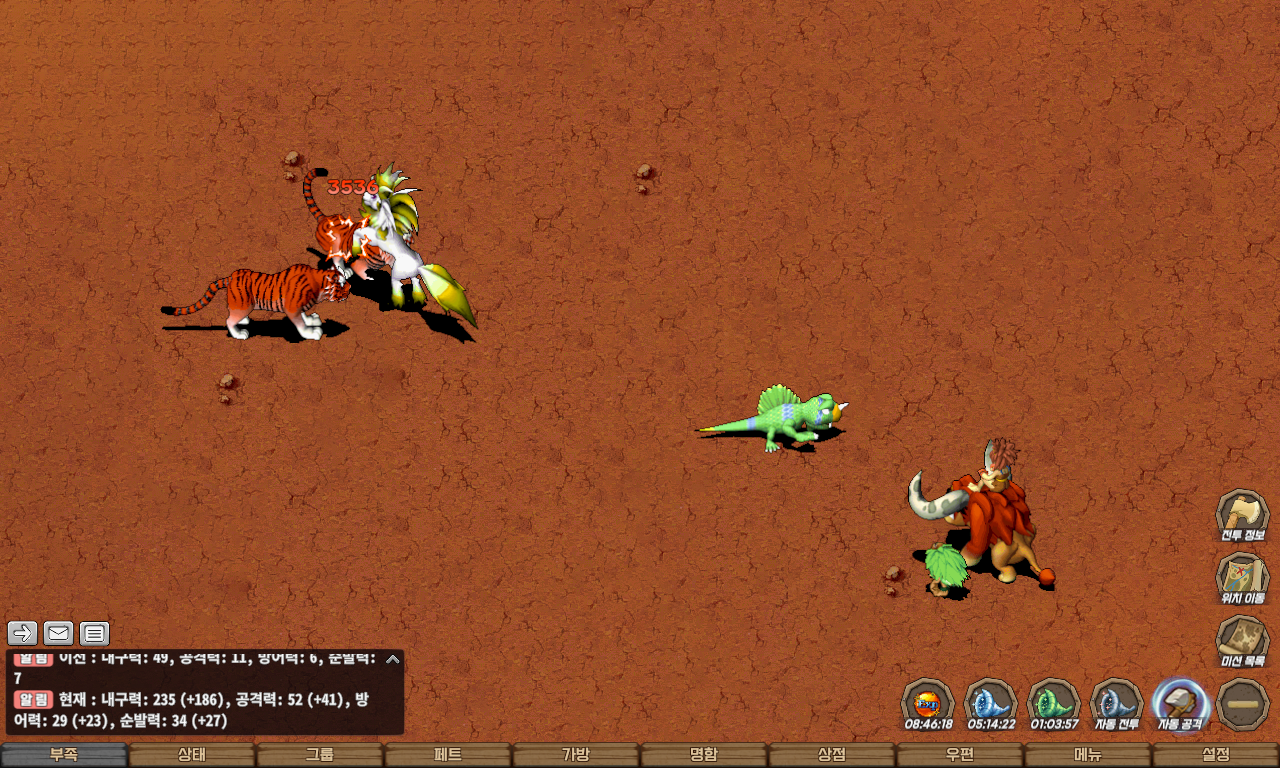Image resolution: width=1280 pixels, height=768 pixels.
Task: Switch to the 상태 (status) tab
Action: point(192,755)
